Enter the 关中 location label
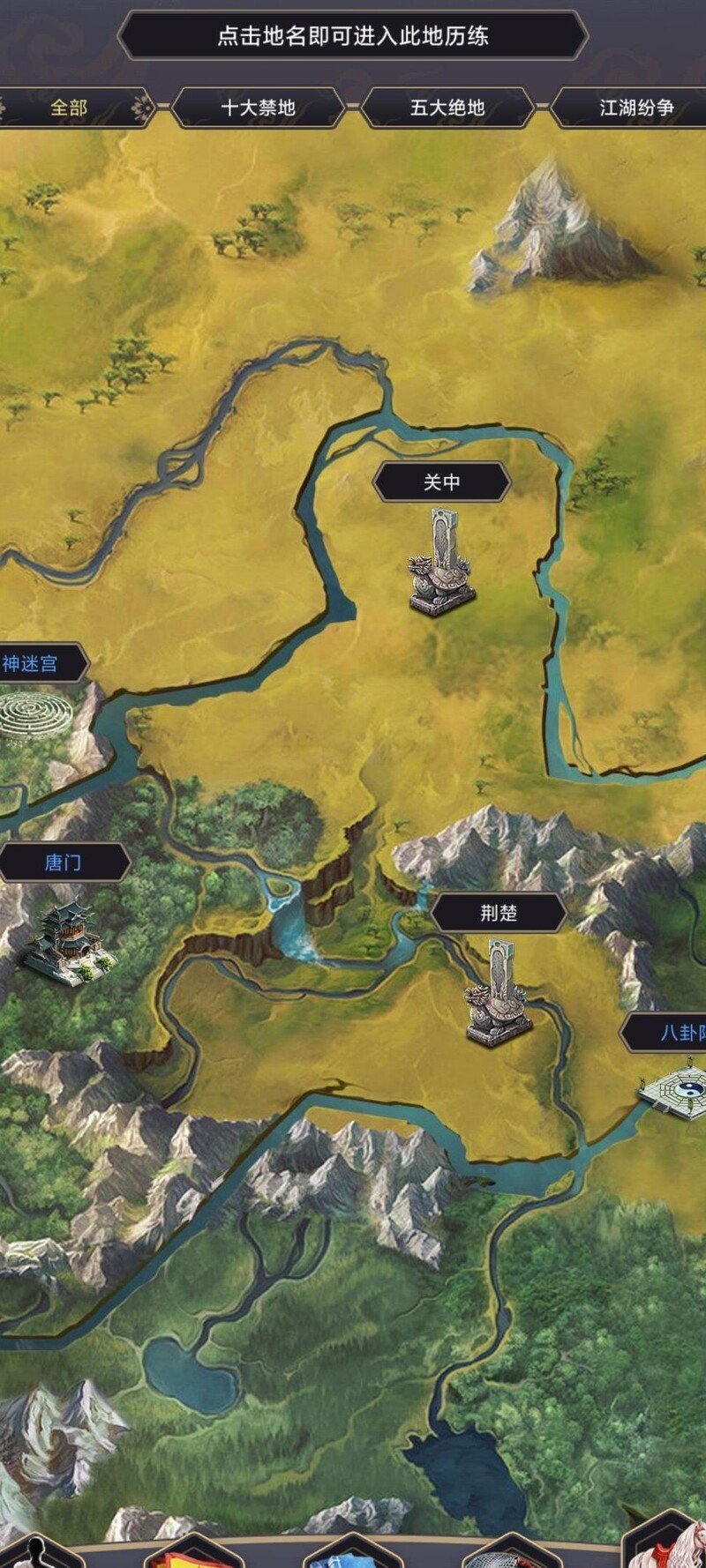The height and width of the screenshot is (1568, 706). [x=441, y=482]
